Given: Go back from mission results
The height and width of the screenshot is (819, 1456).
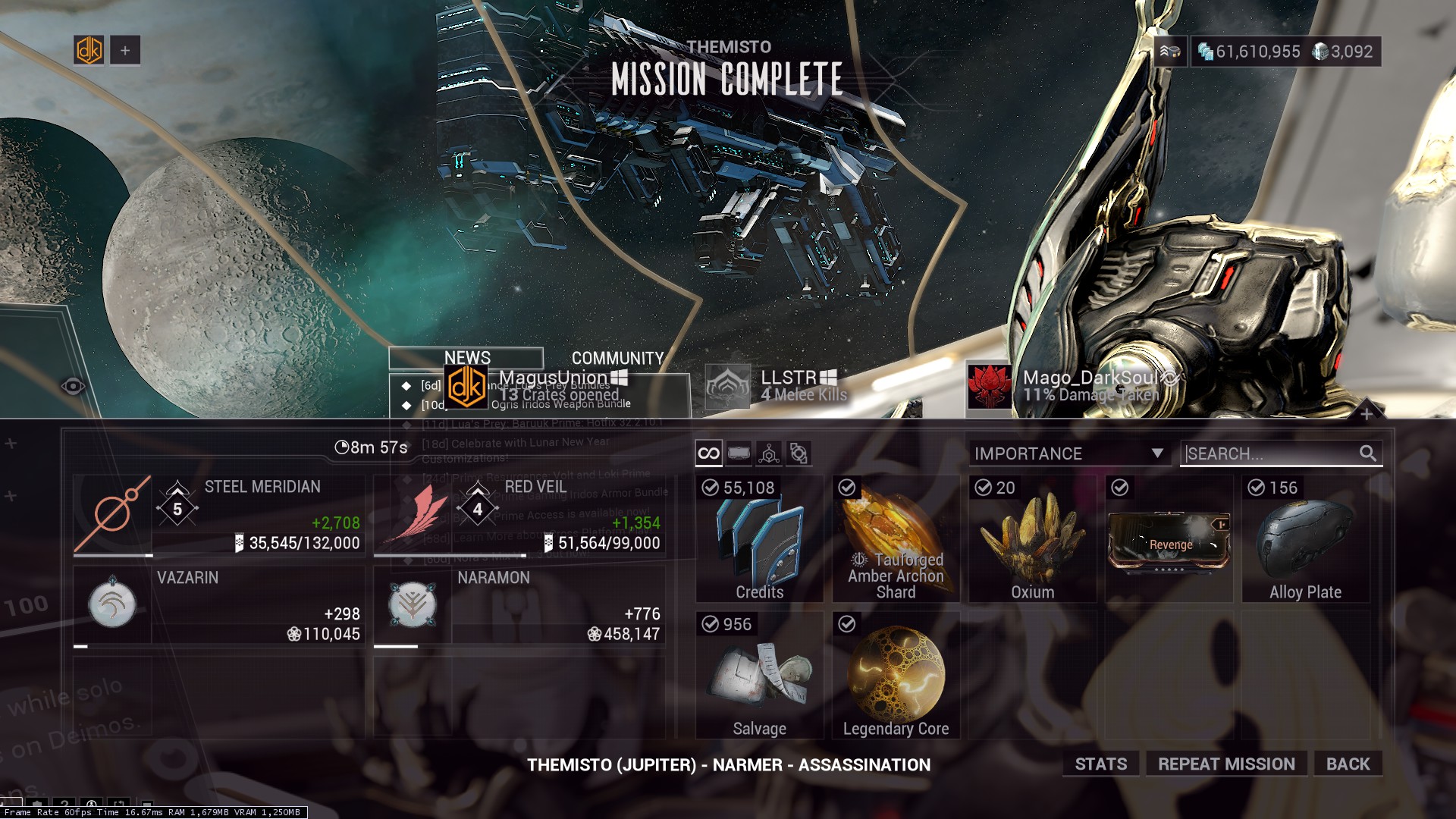Looking at the screenshot, I should (1348, 764).
